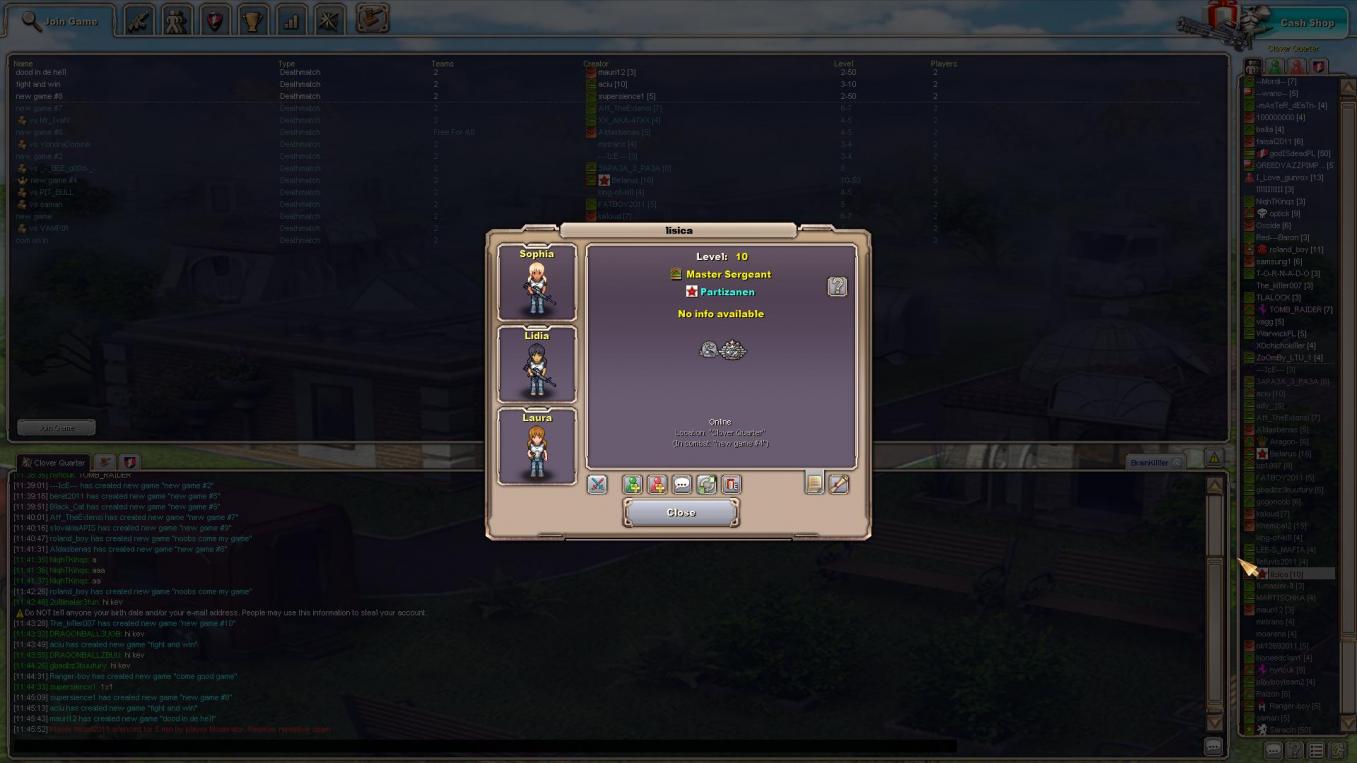The image size is (1357, 763).
Task: Open the Join Game tab
Action: pos(60,21)
